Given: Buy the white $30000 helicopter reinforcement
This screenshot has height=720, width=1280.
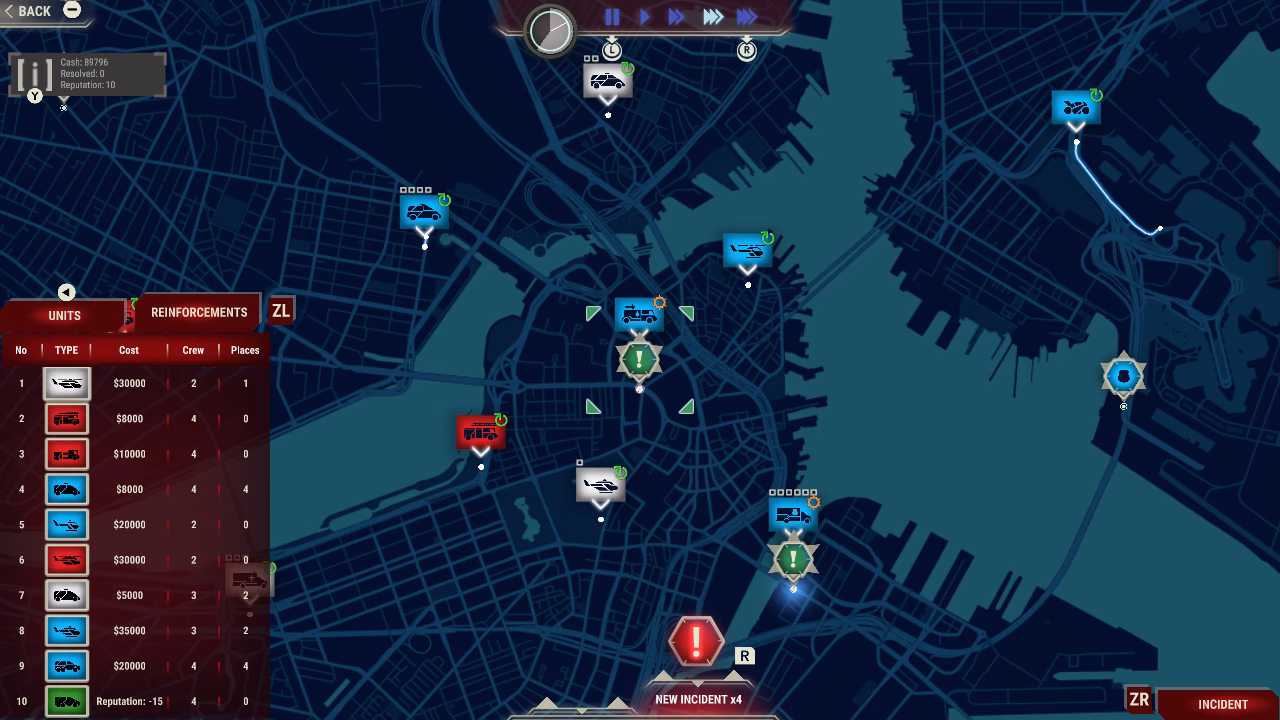Looking at the screenshot, I should point(66,384).
